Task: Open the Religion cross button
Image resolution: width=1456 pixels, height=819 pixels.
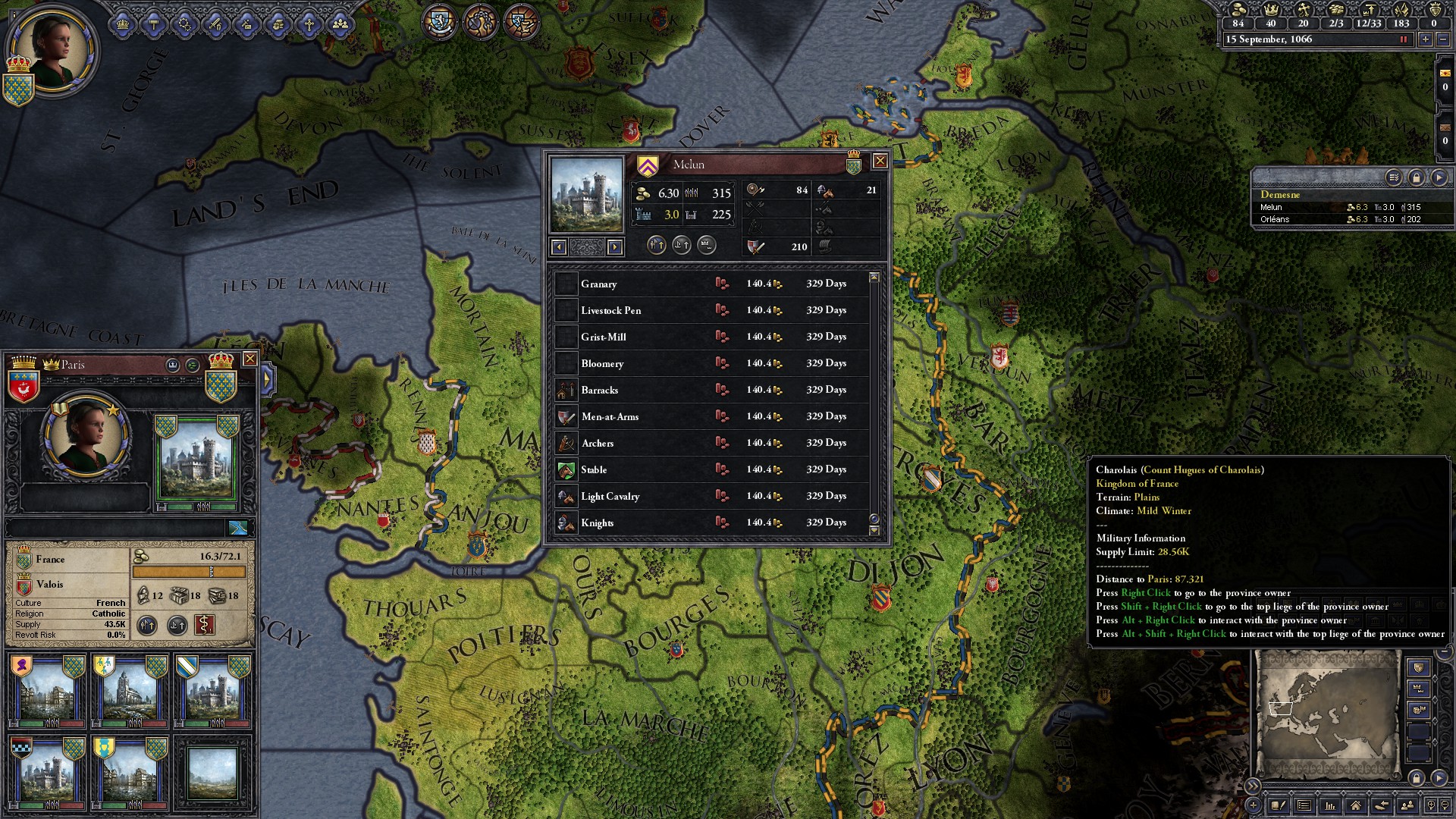Action: coord(309,24)
